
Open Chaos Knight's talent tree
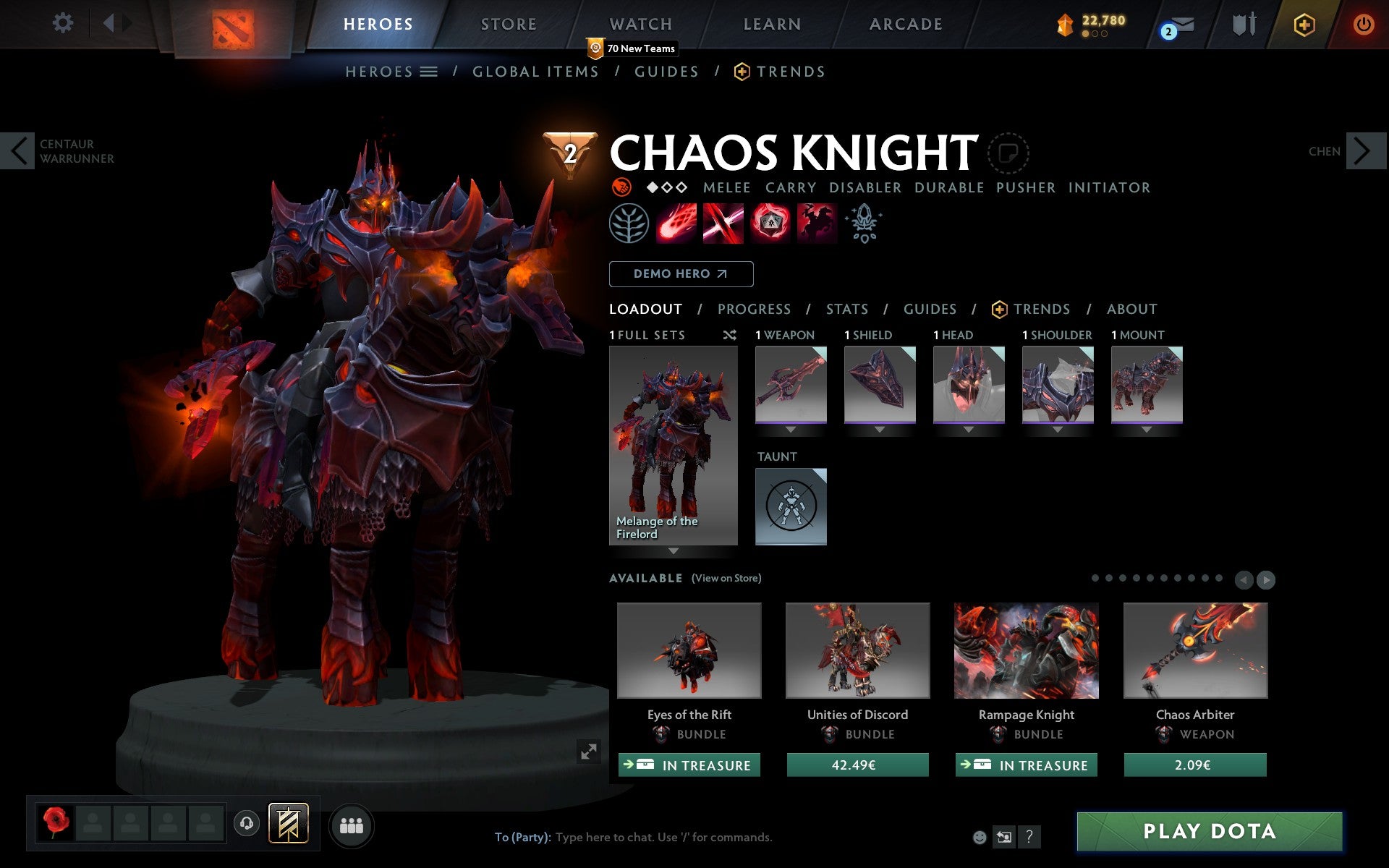(x=628, y=224)
